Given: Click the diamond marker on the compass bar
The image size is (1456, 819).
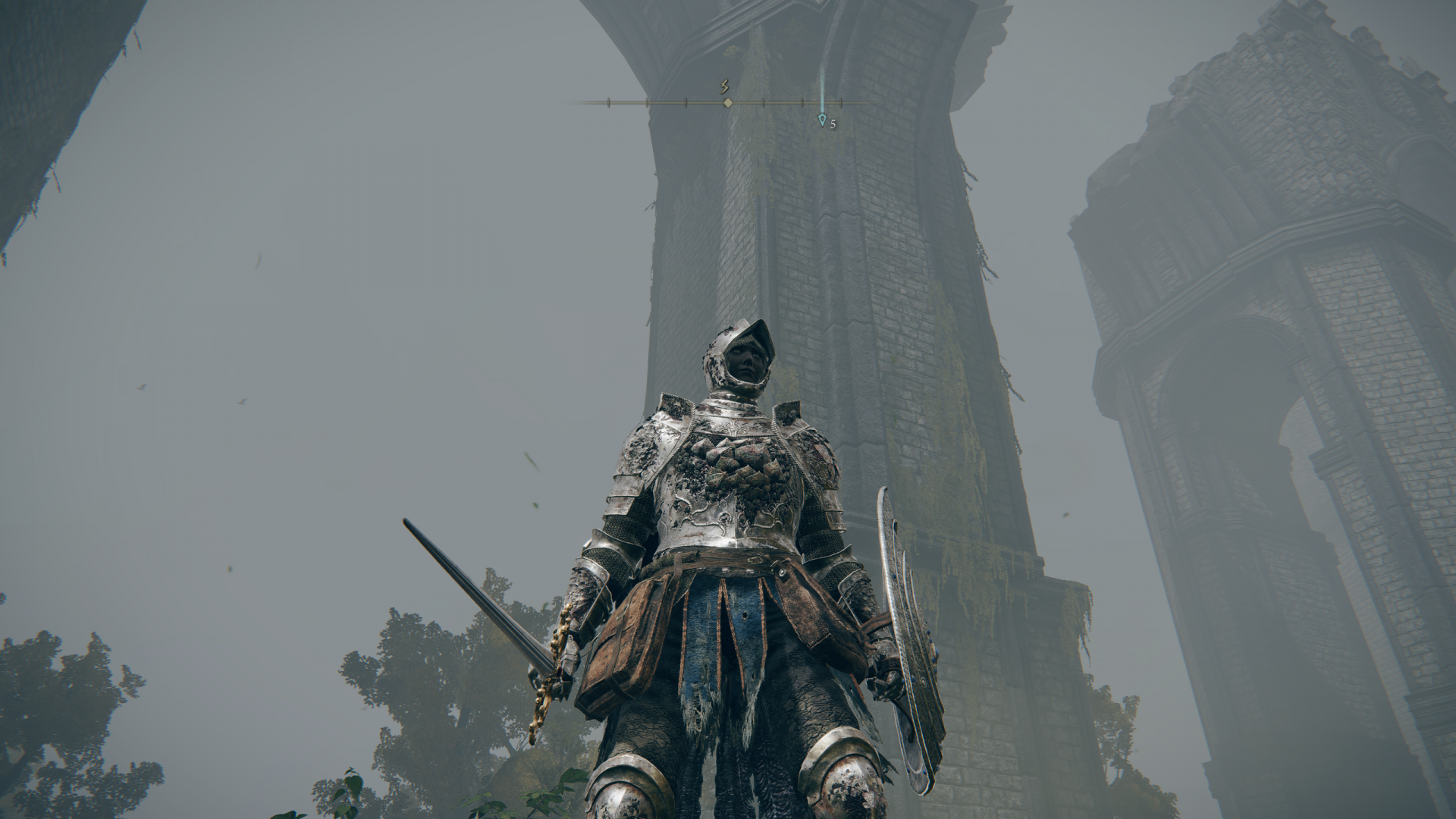Looking at the screenshot, I should 728,102.
